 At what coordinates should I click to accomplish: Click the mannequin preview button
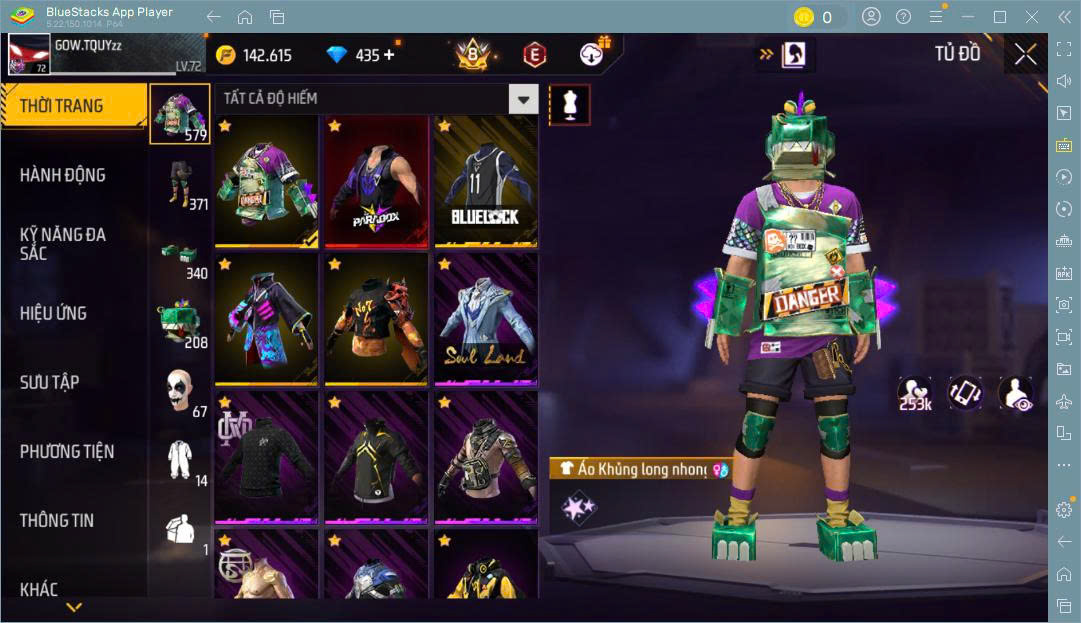tap(569, 104)
